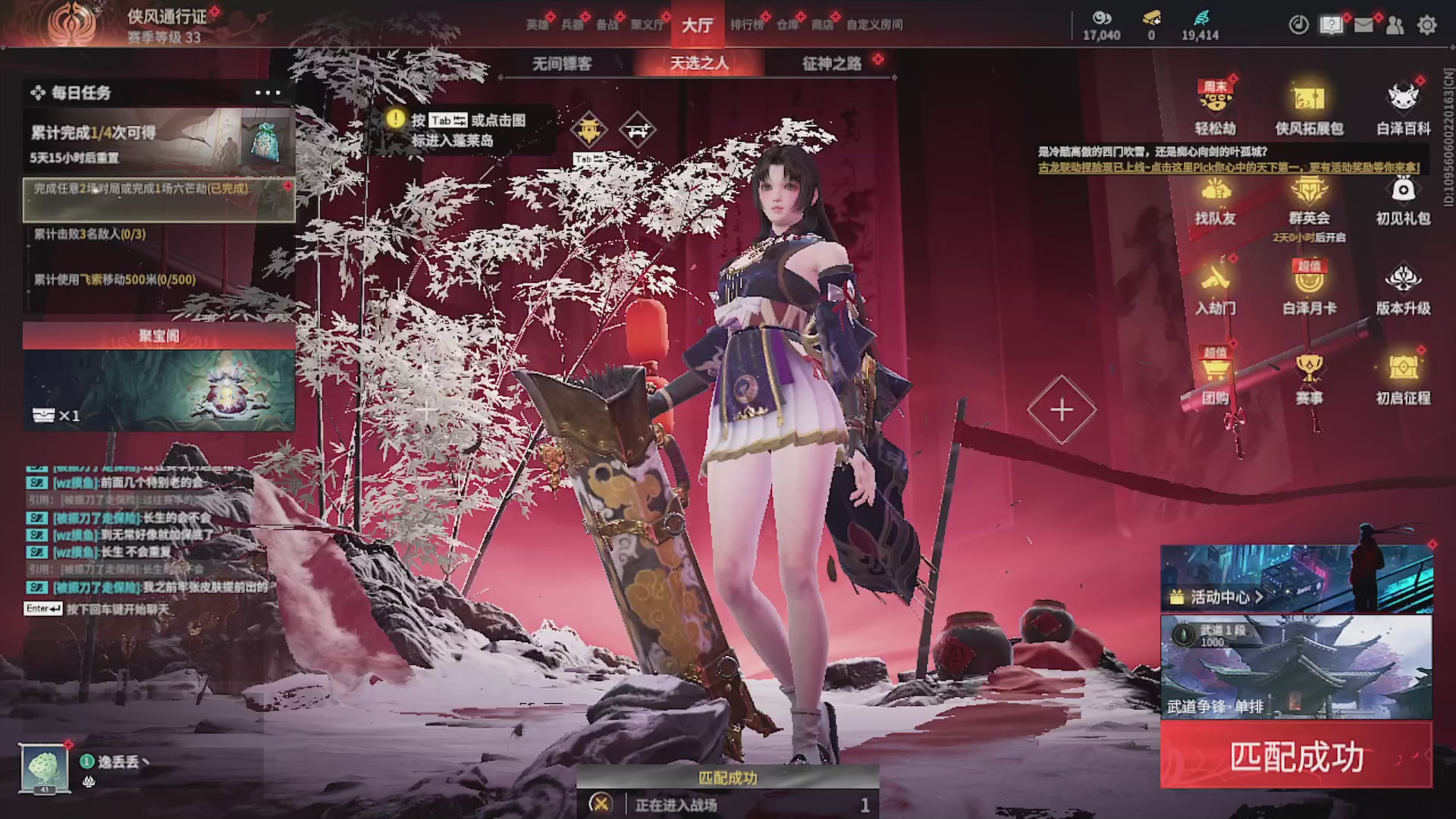The height and width of the screenshot is (819, 1456).
Task: Open the 邮件 (mail) icon in top bar
Action: (x=1363, y=25)
